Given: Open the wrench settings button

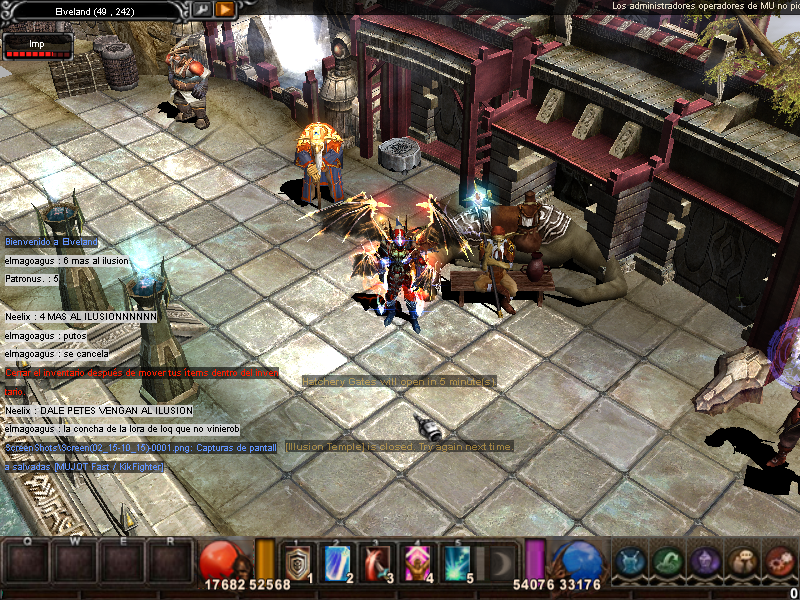Looking at the screenshot, I should (202, 9).
